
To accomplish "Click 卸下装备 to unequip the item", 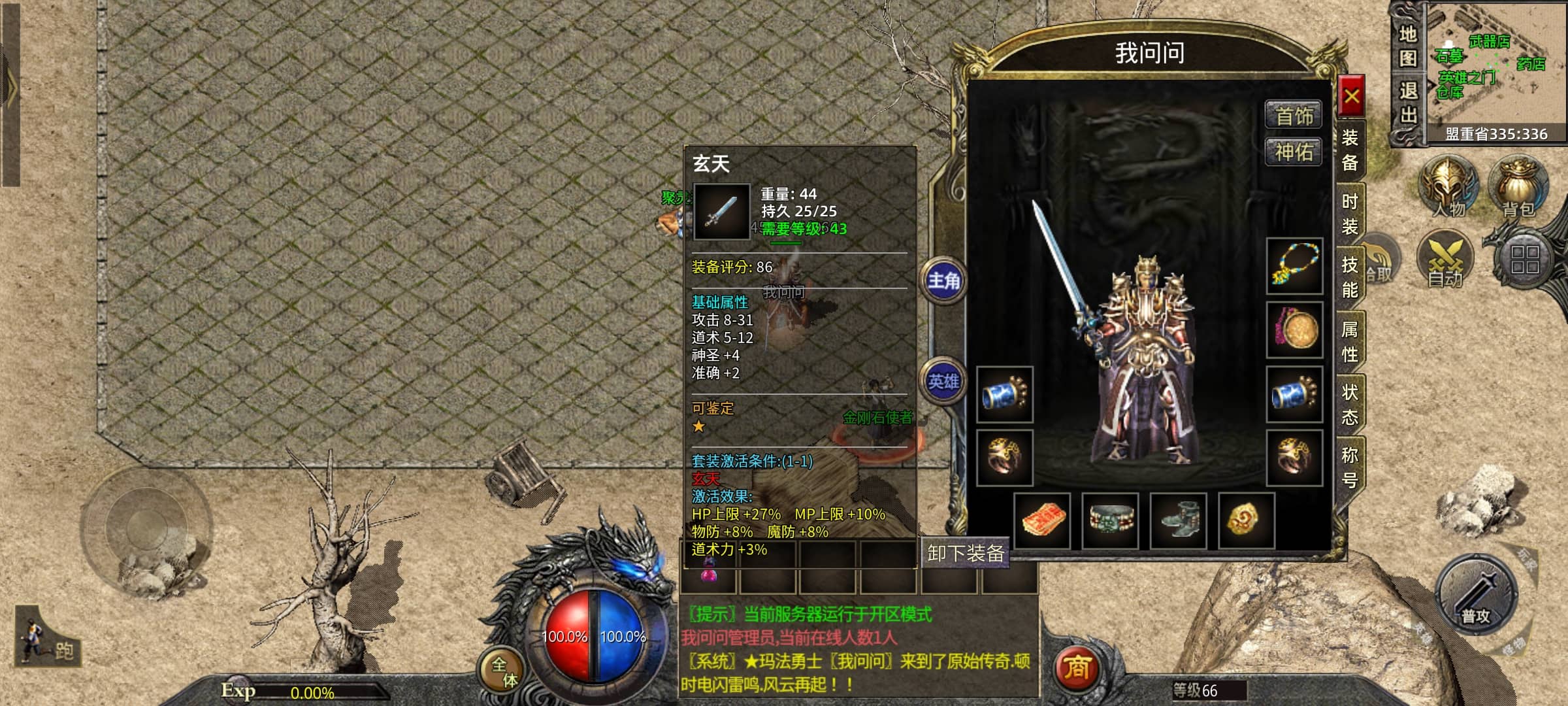I will (x=965, y=554).
